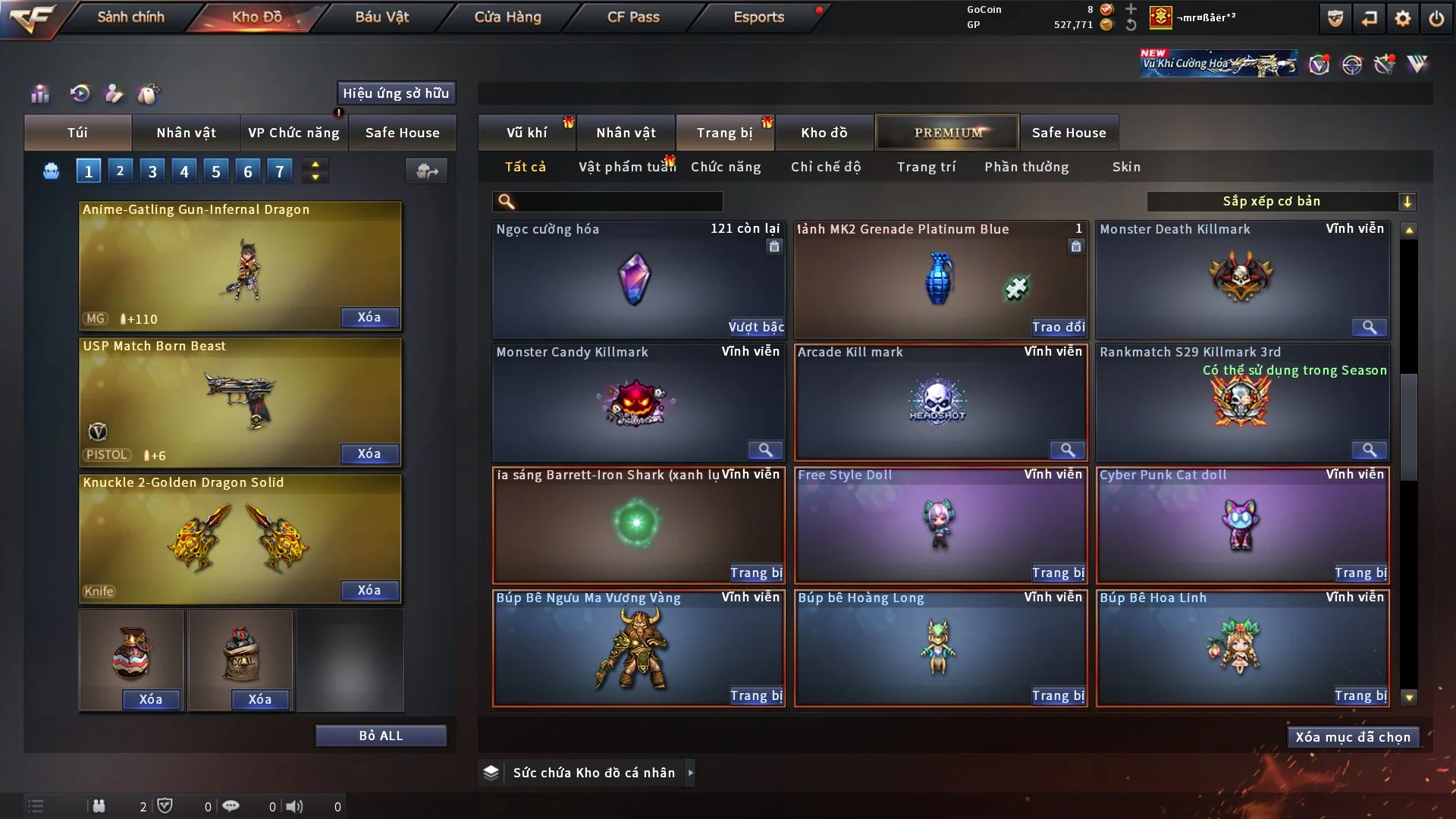Select the PREMIUM storage tab

947,133
